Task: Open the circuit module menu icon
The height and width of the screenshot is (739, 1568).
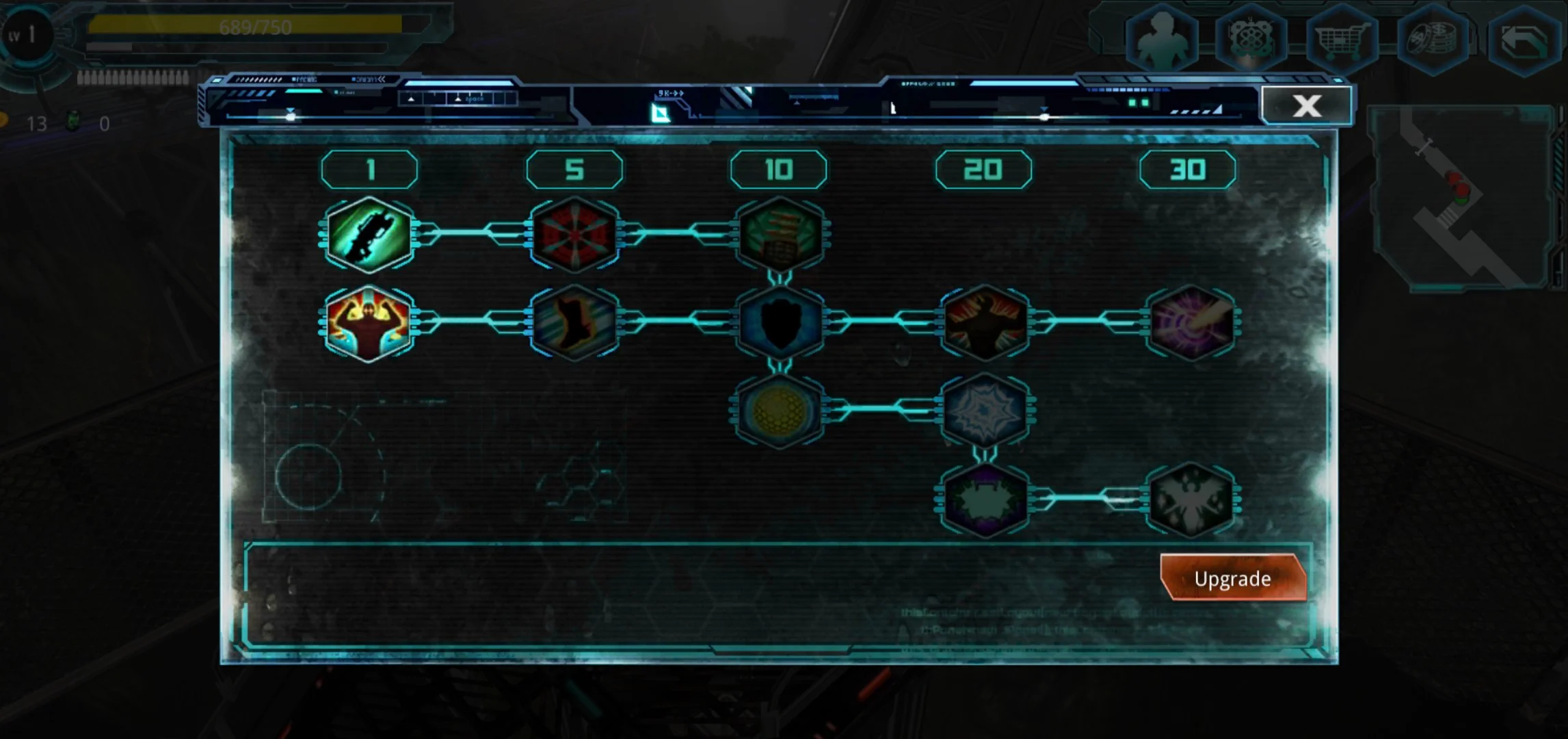Action: (x=1251, y=40)
